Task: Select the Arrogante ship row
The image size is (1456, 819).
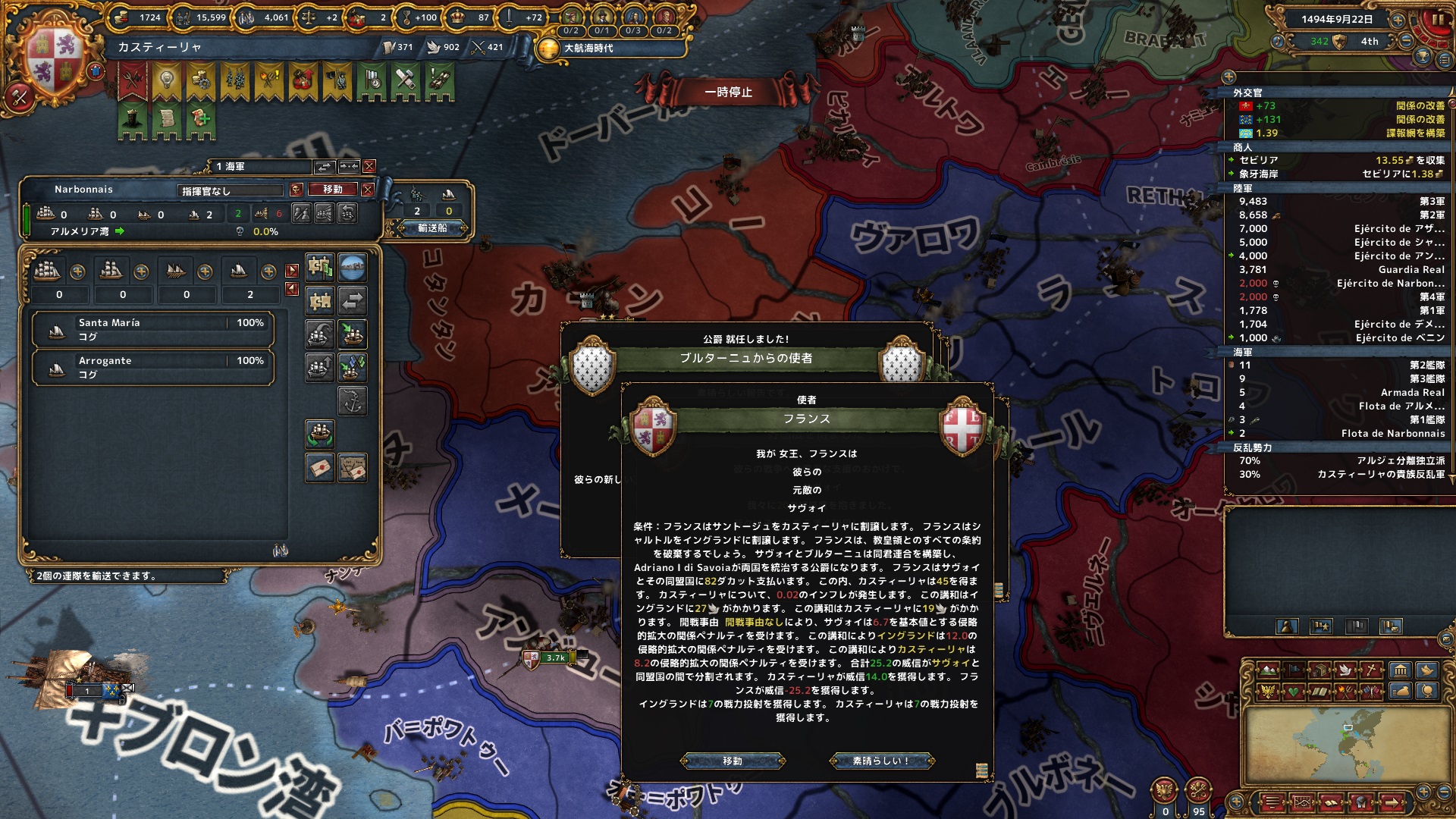Action: click(x=152, y=367)
